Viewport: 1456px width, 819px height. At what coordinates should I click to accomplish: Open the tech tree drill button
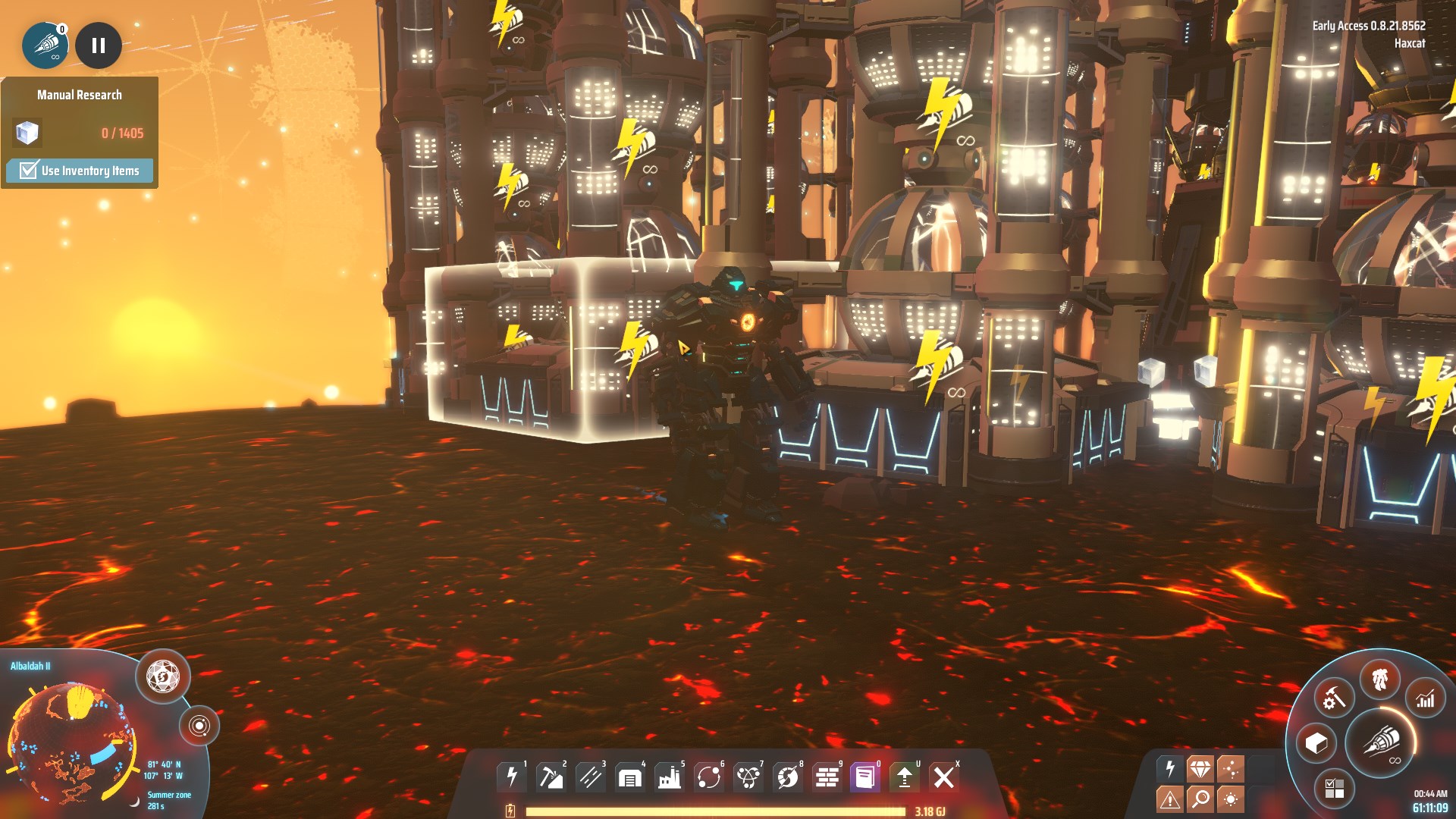[x=1382, y=741]
